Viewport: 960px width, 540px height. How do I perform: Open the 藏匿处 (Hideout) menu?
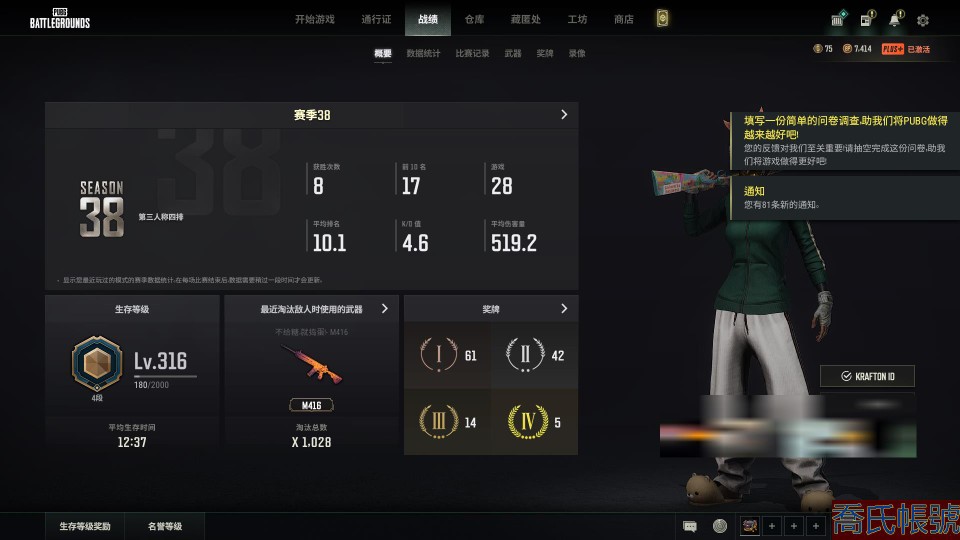524,19
